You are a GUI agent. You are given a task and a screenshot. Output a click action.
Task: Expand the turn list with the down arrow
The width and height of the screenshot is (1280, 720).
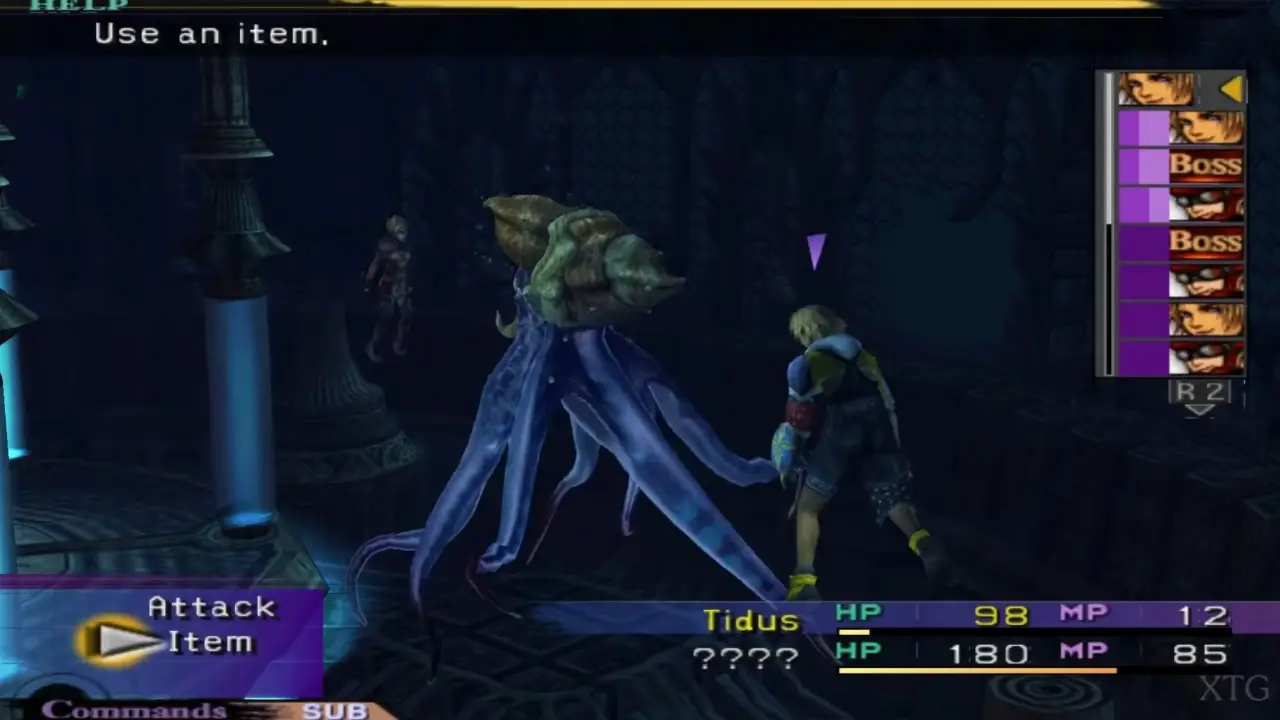click(x=1200, y=408)
